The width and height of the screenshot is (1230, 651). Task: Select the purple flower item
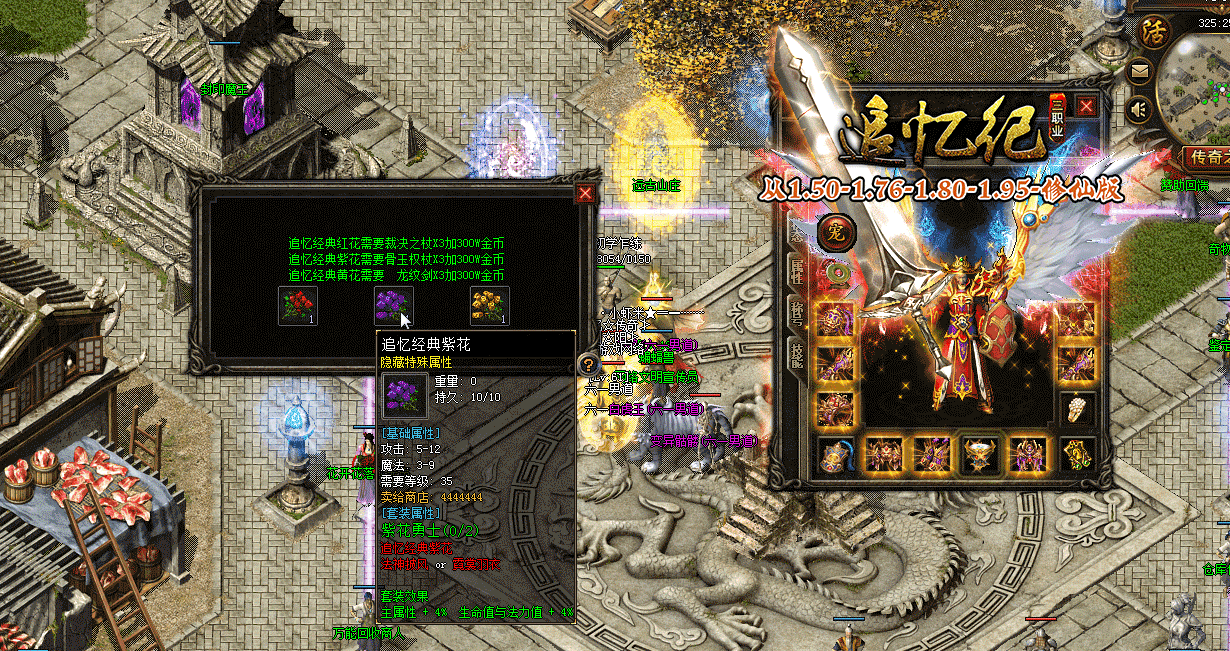[x=393, y=305]
